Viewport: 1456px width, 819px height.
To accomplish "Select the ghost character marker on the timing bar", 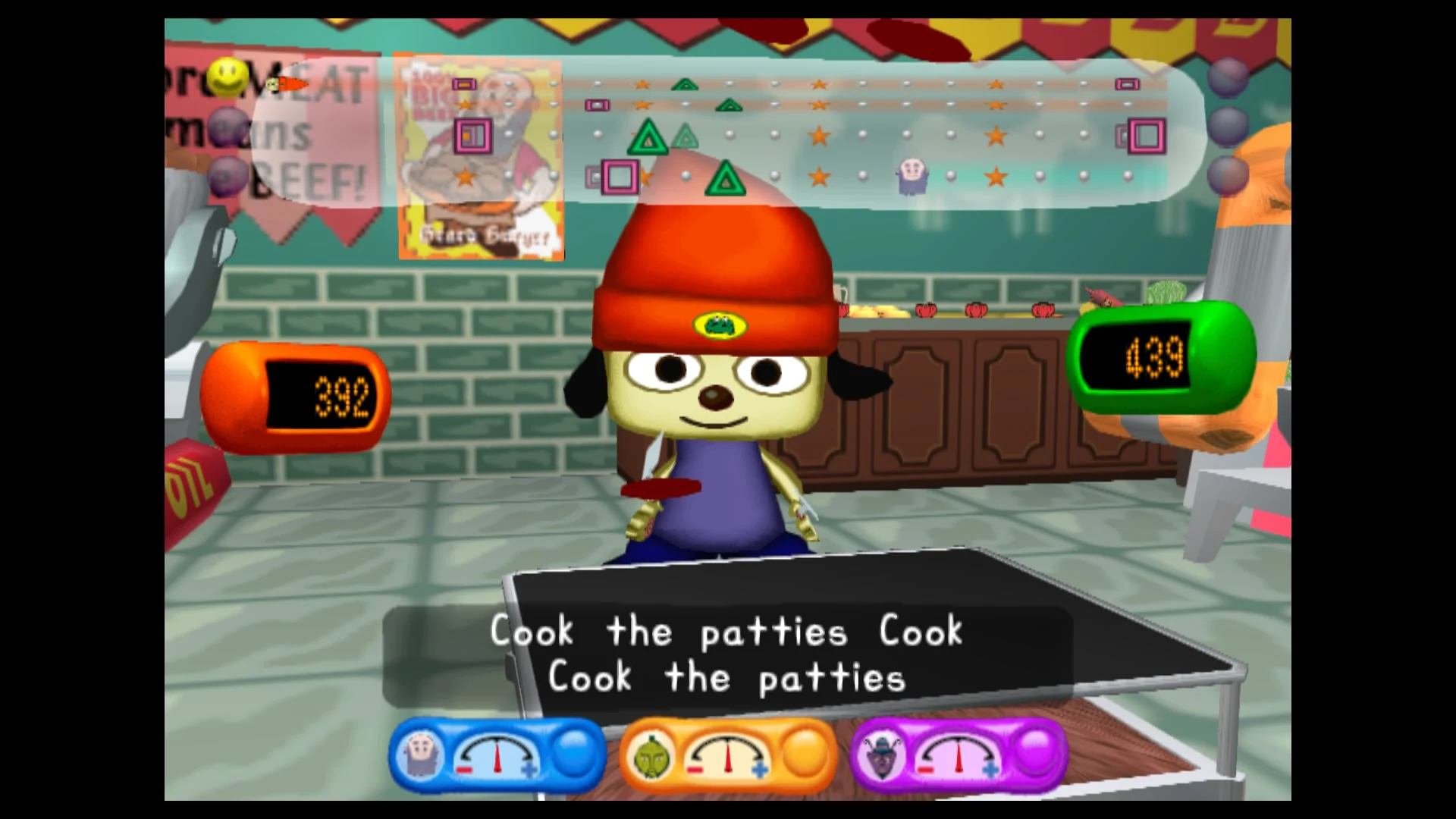I will pyautogui.click(x=912, y=174).
